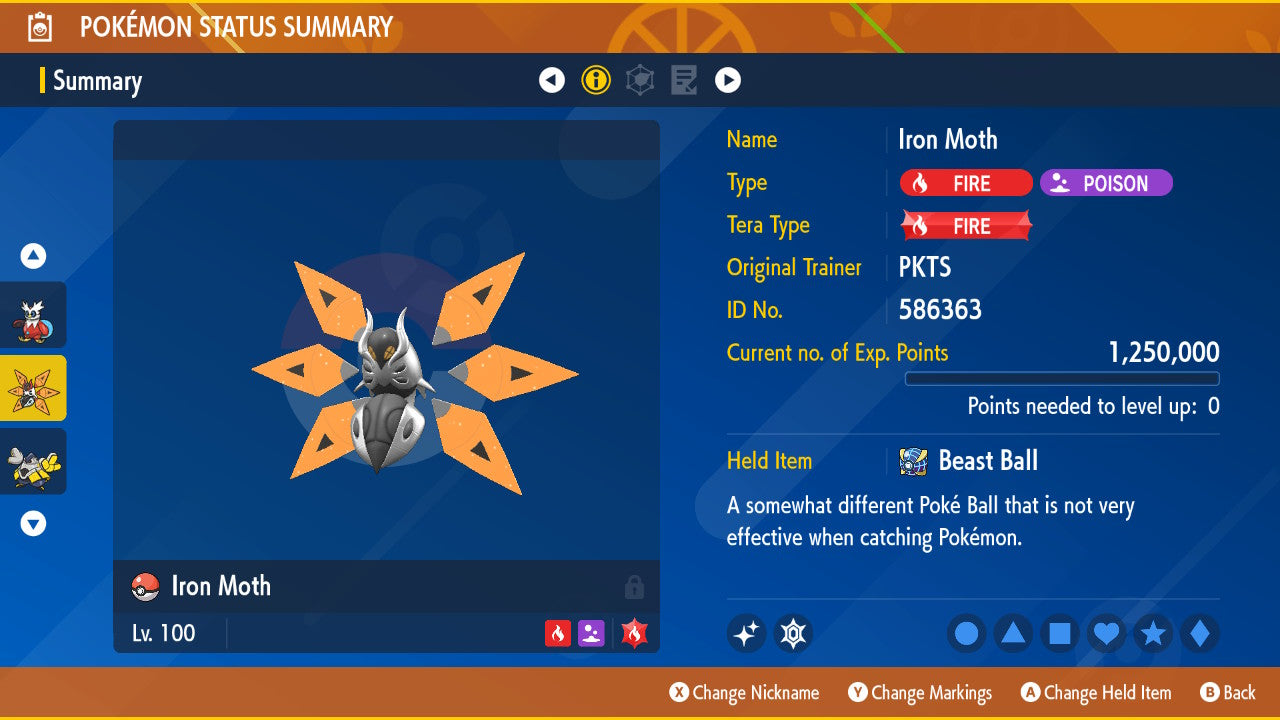Viewport: 1280px width, 720px height.
Task: Open the memo notes tab
Action: [684, 80]
